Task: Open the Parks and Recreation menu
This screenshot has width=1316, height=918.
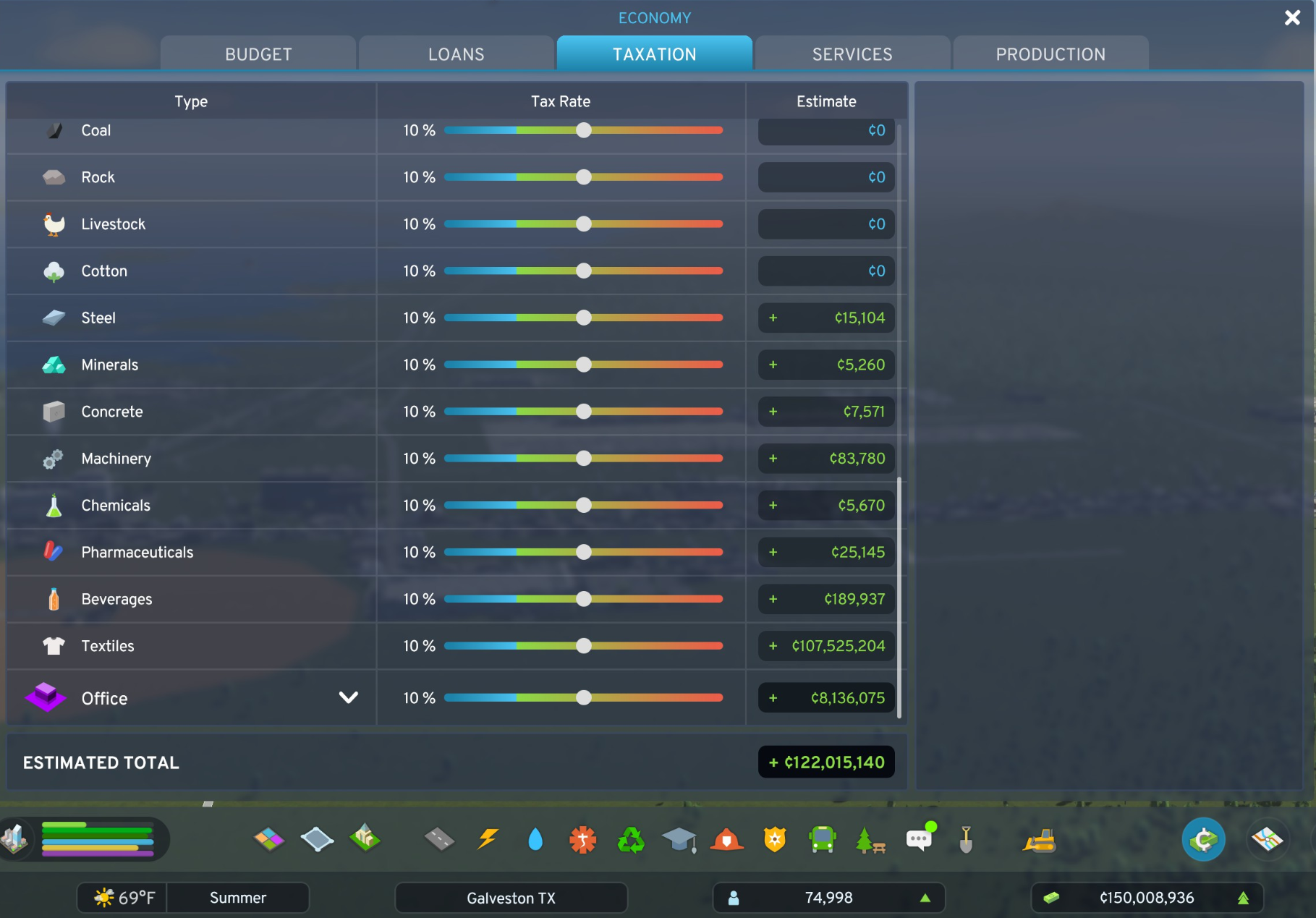Action: click(872, 839)
